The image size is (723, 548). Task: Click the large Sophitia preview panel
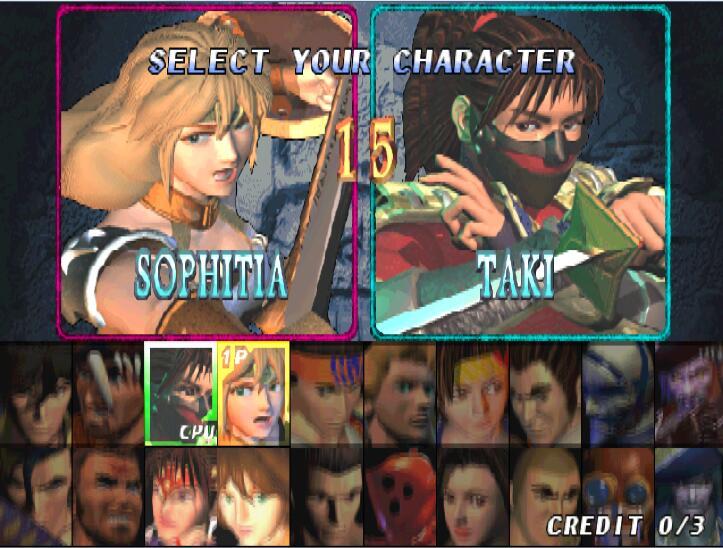207,172
